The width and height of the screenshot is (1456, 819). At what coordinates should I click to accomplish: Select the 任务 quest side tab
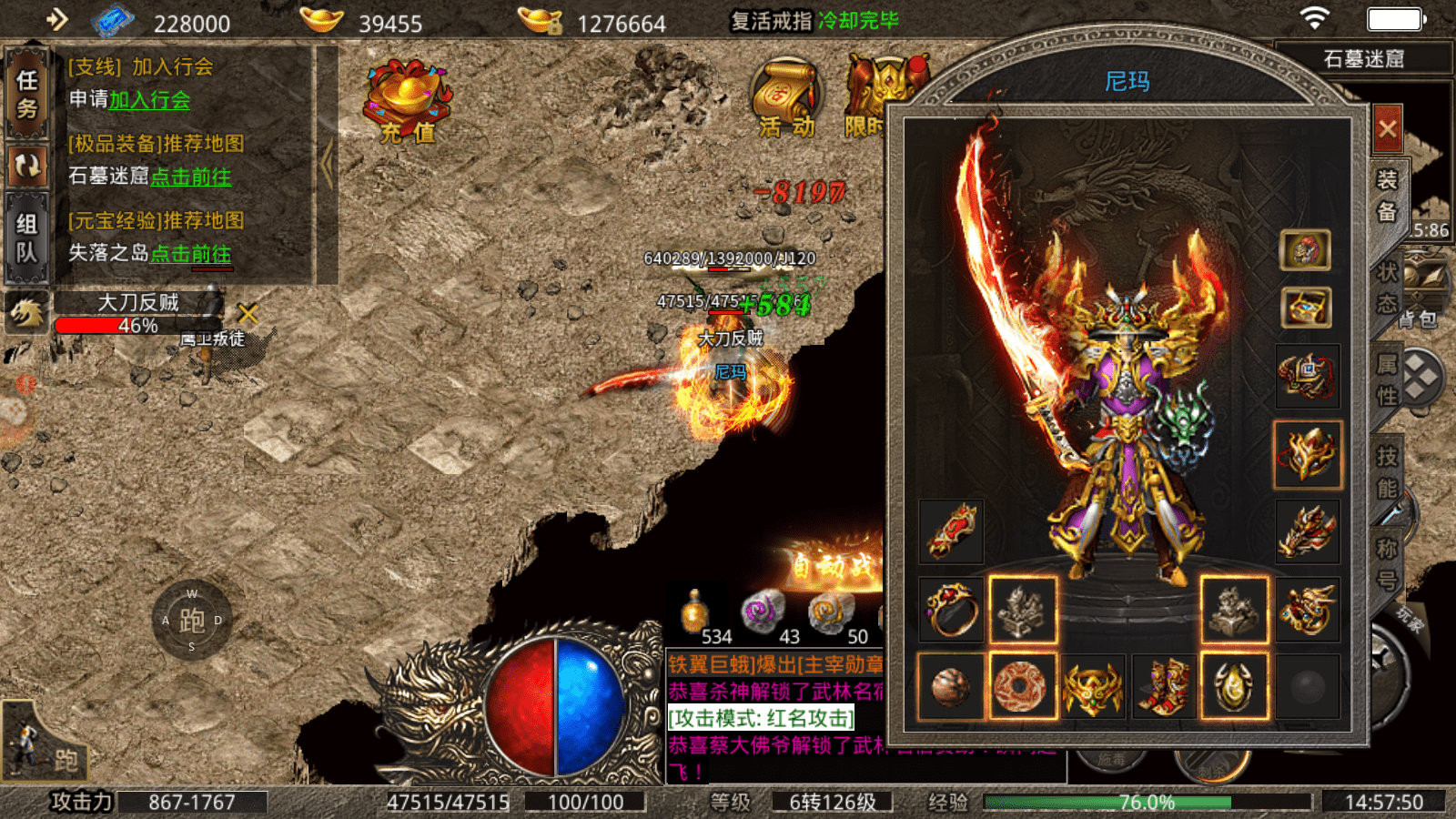coord(26,95)
